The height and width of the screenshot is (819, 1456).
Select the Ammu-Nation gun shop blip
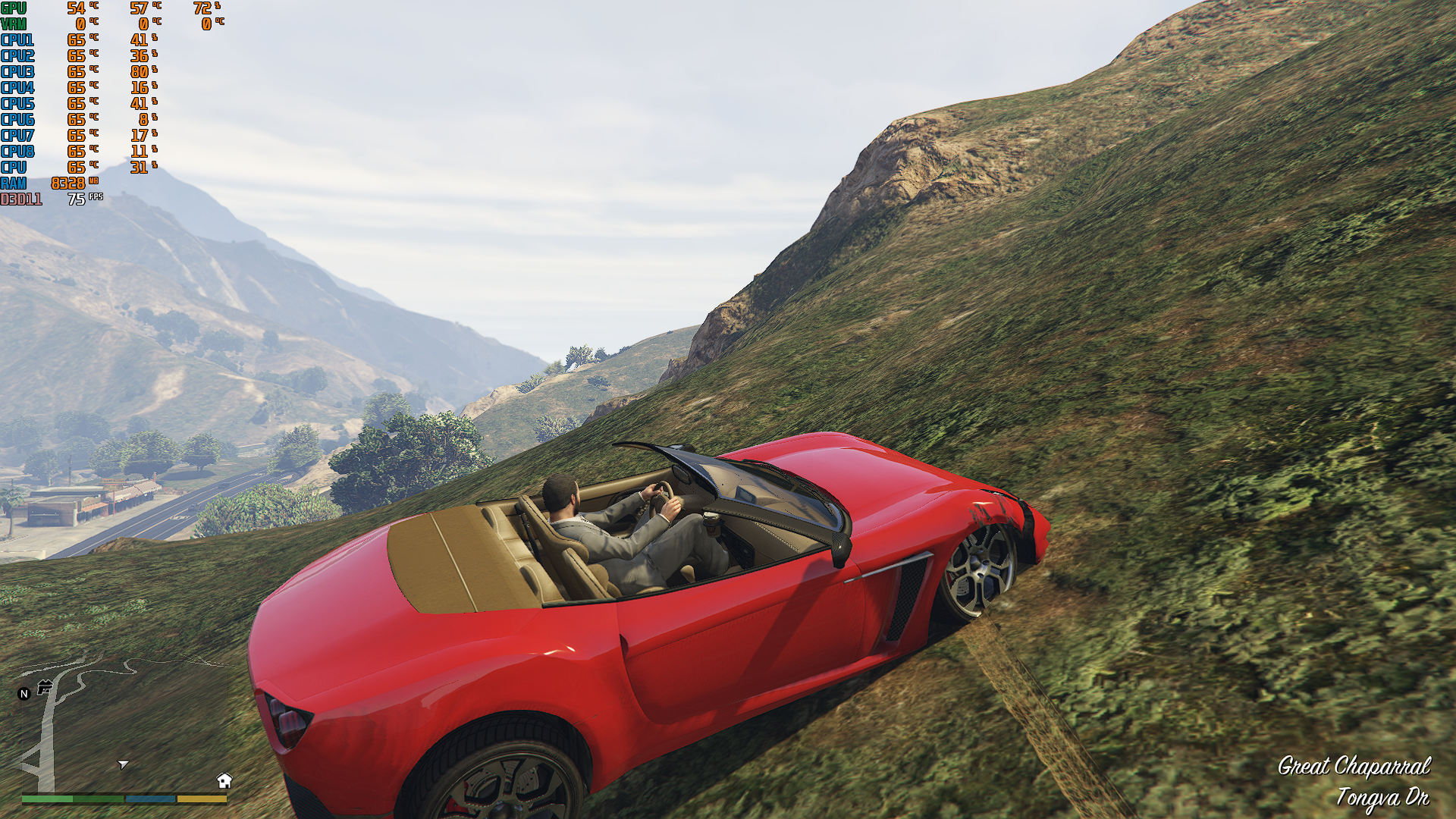click(45, 687)
